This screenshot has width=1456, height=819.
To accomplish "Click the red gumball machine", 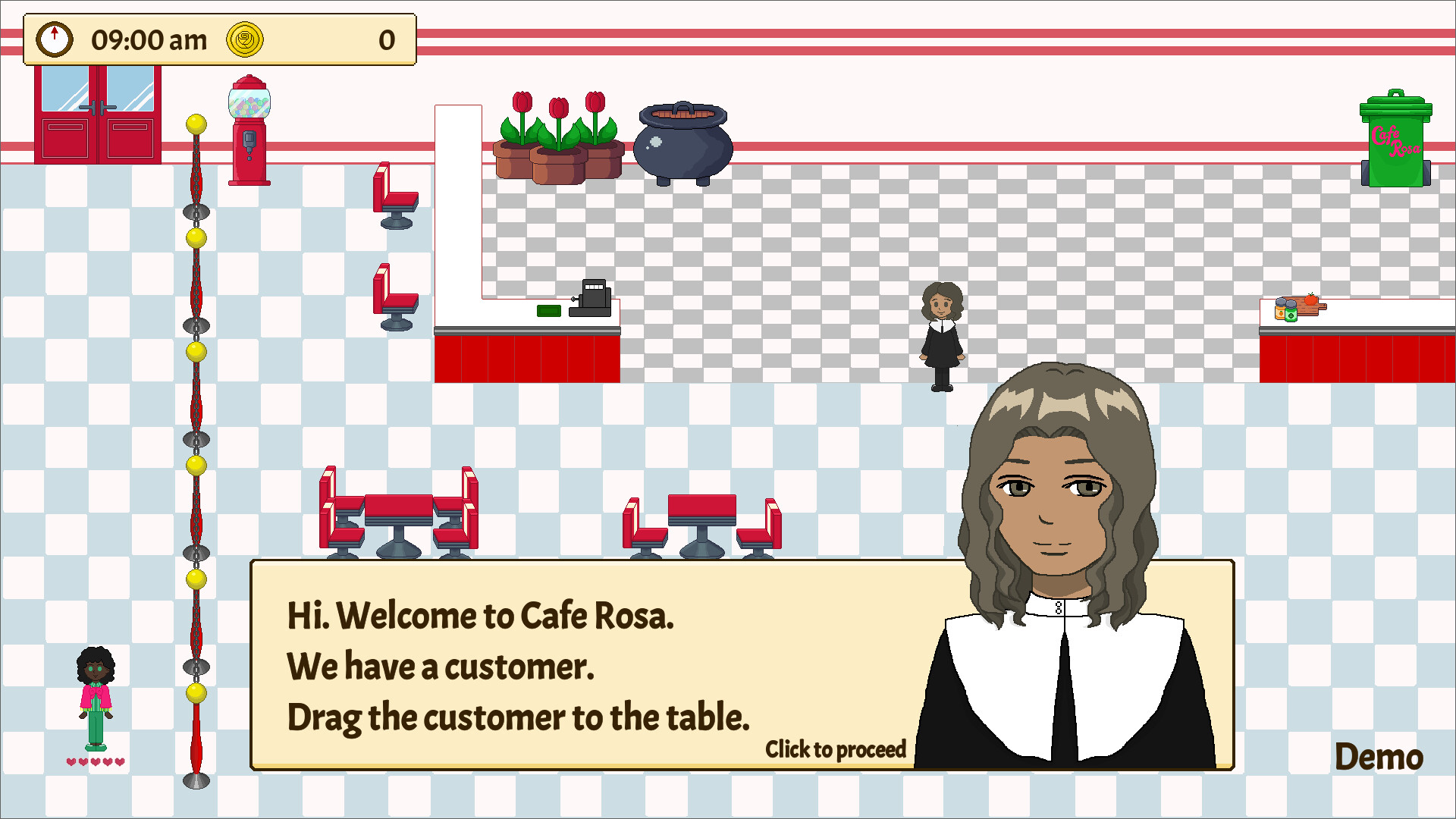I will click(x=250, y=129).
